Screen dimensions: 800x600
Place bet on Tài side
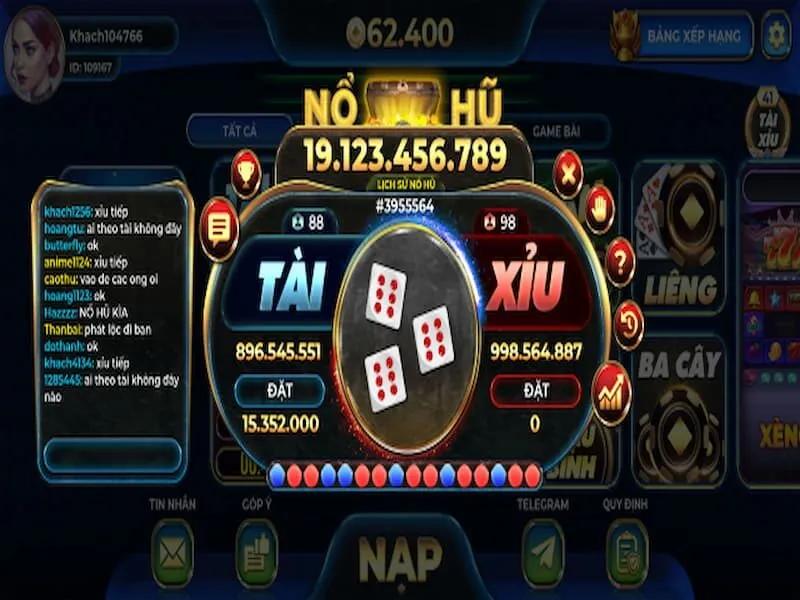pyautogui.click(x=280, y=390)
